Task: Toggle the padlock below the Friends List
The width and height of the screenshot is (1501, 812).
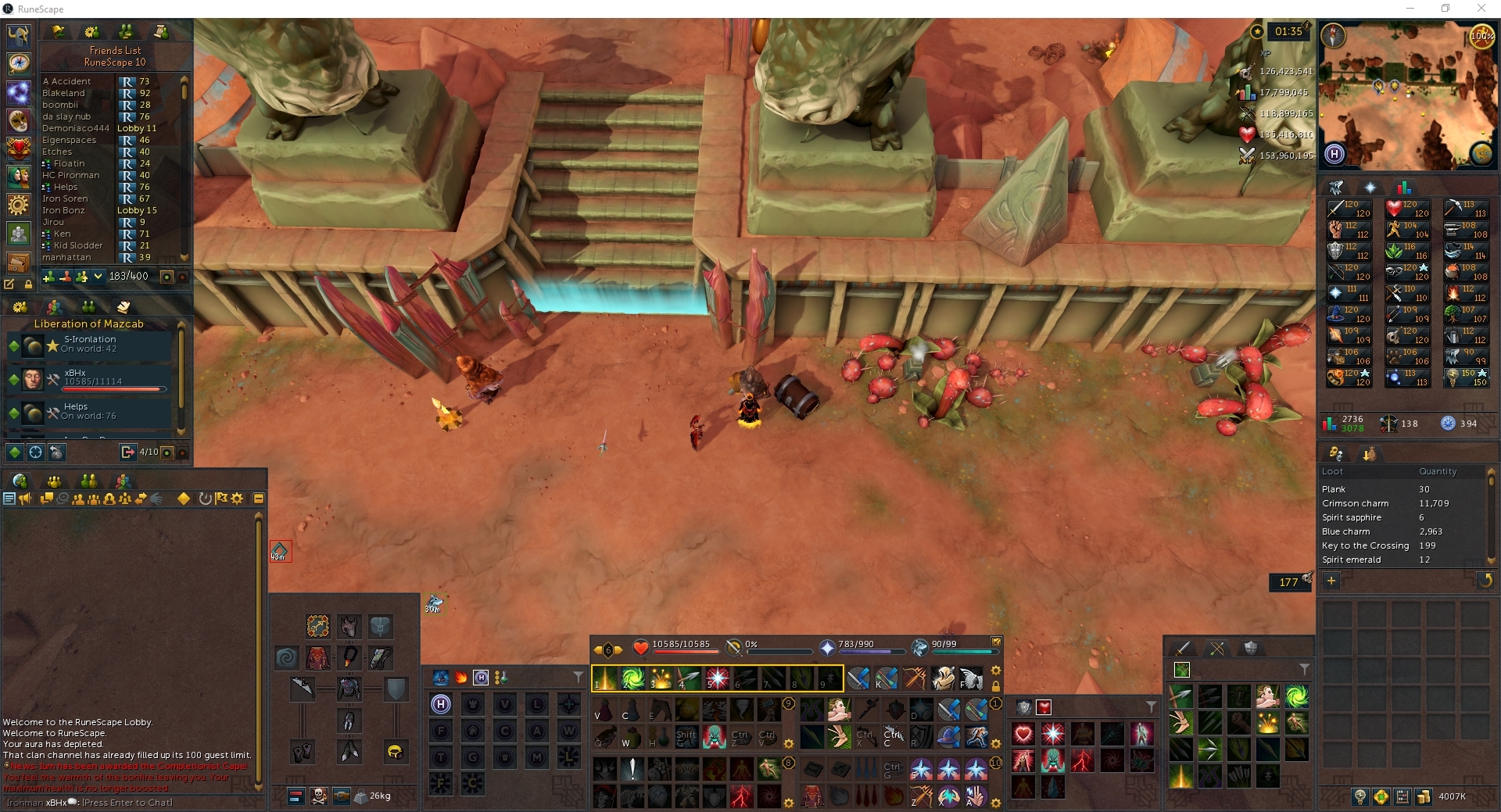Action: coord(29,284)
